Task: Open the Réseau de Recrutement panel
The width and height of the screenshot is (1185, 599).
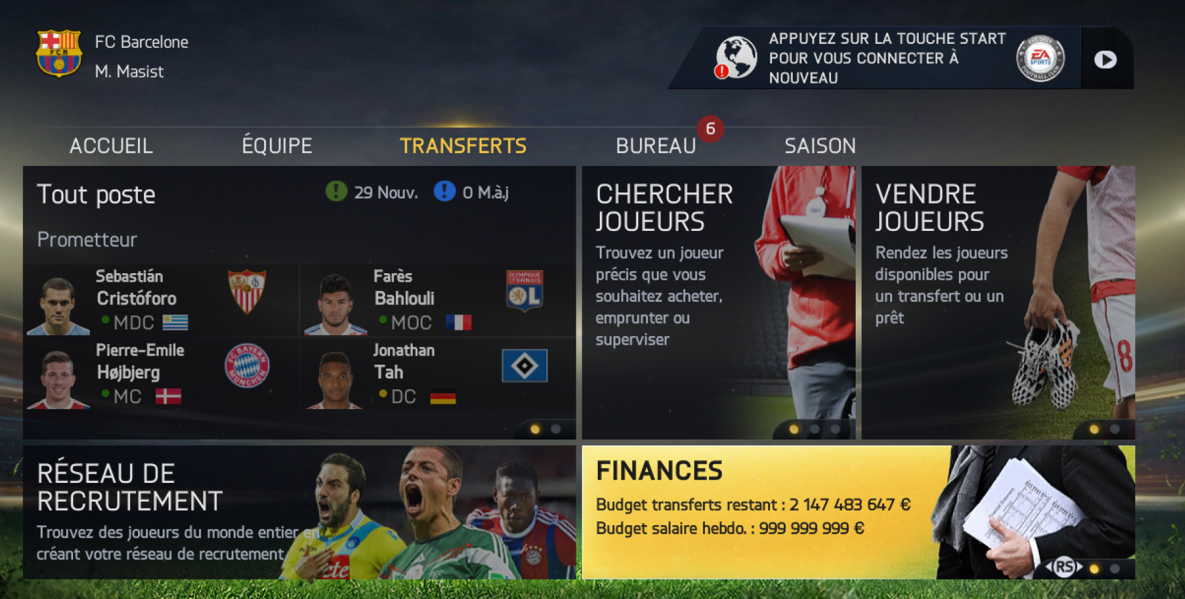Action: (299, 512)
